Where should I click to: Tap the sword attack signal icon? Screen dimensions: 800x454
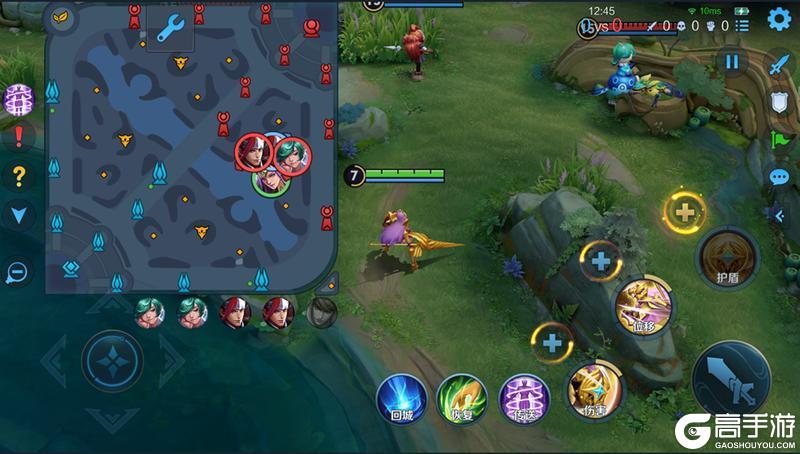coord(779,61)
